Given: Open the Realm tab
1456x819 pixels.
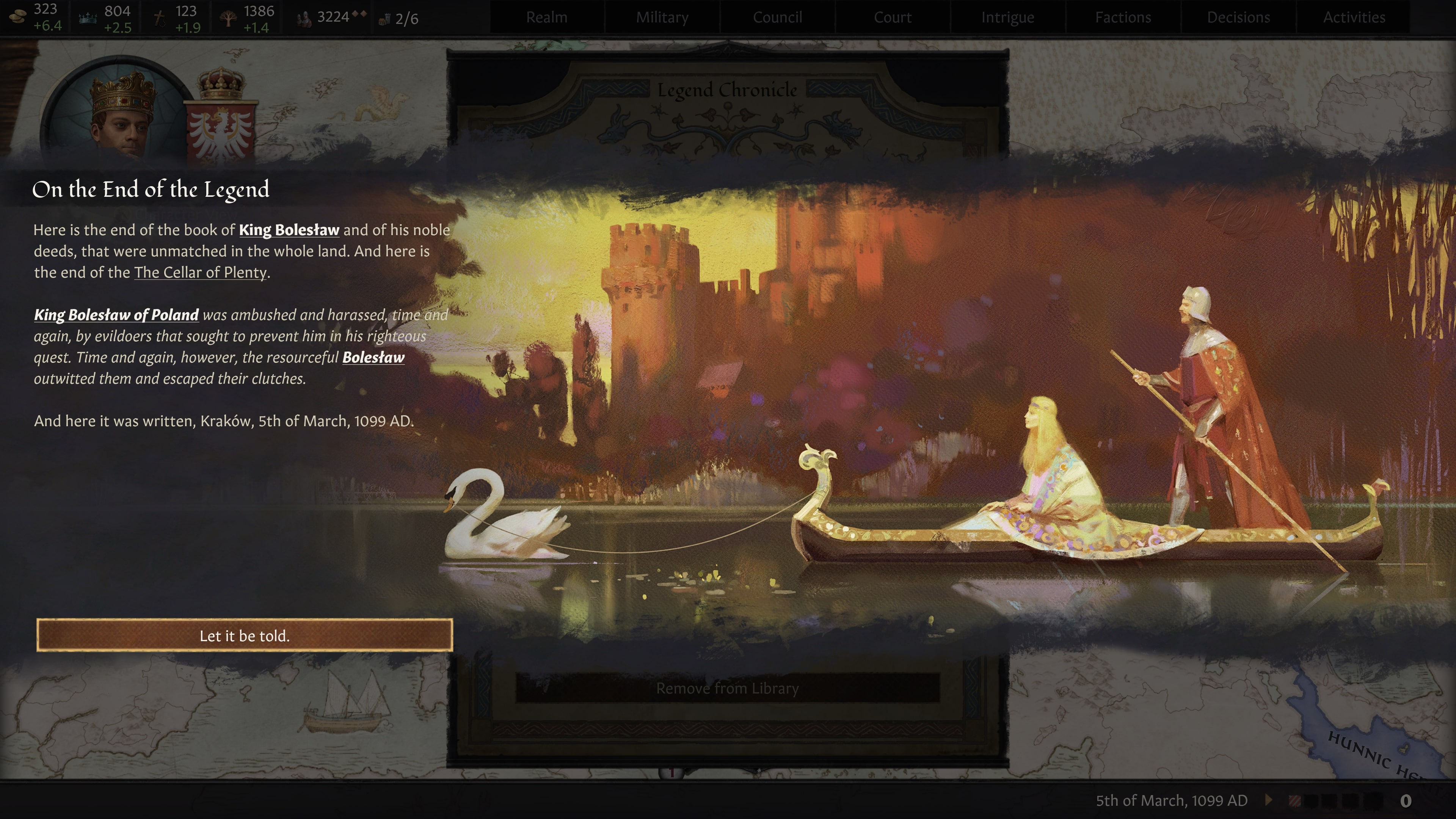Looking at the screenshot, I should click(x=546, y=17).
